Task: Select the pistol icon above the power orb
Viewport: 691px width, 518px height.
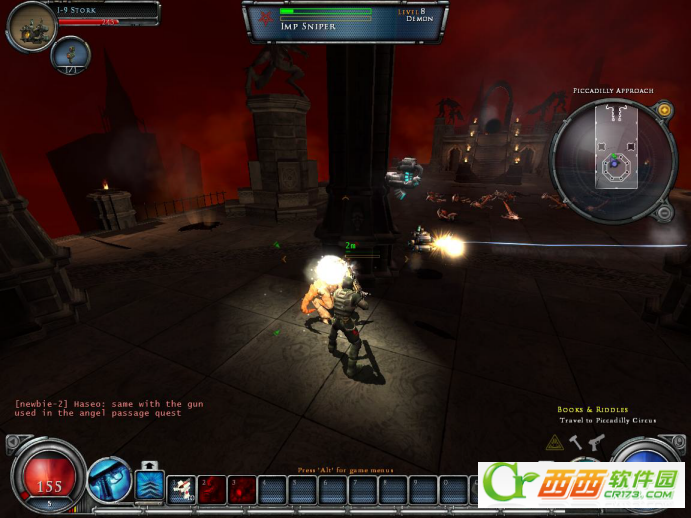Action: pyautogui.click(x=596, y=440)
